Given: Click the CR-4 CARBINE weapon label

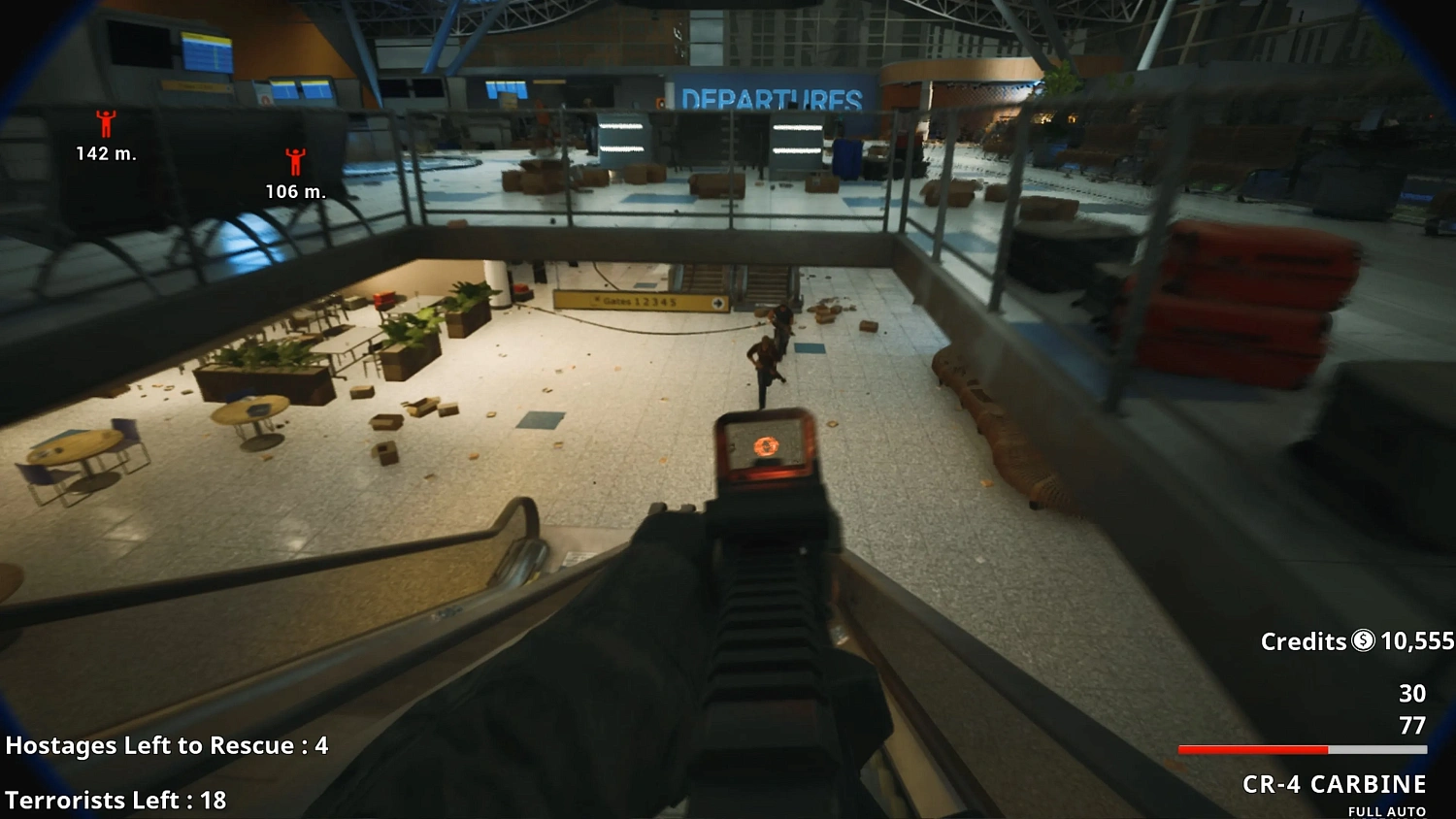Looking at the screenshot, I should [x=1336, y=784].
